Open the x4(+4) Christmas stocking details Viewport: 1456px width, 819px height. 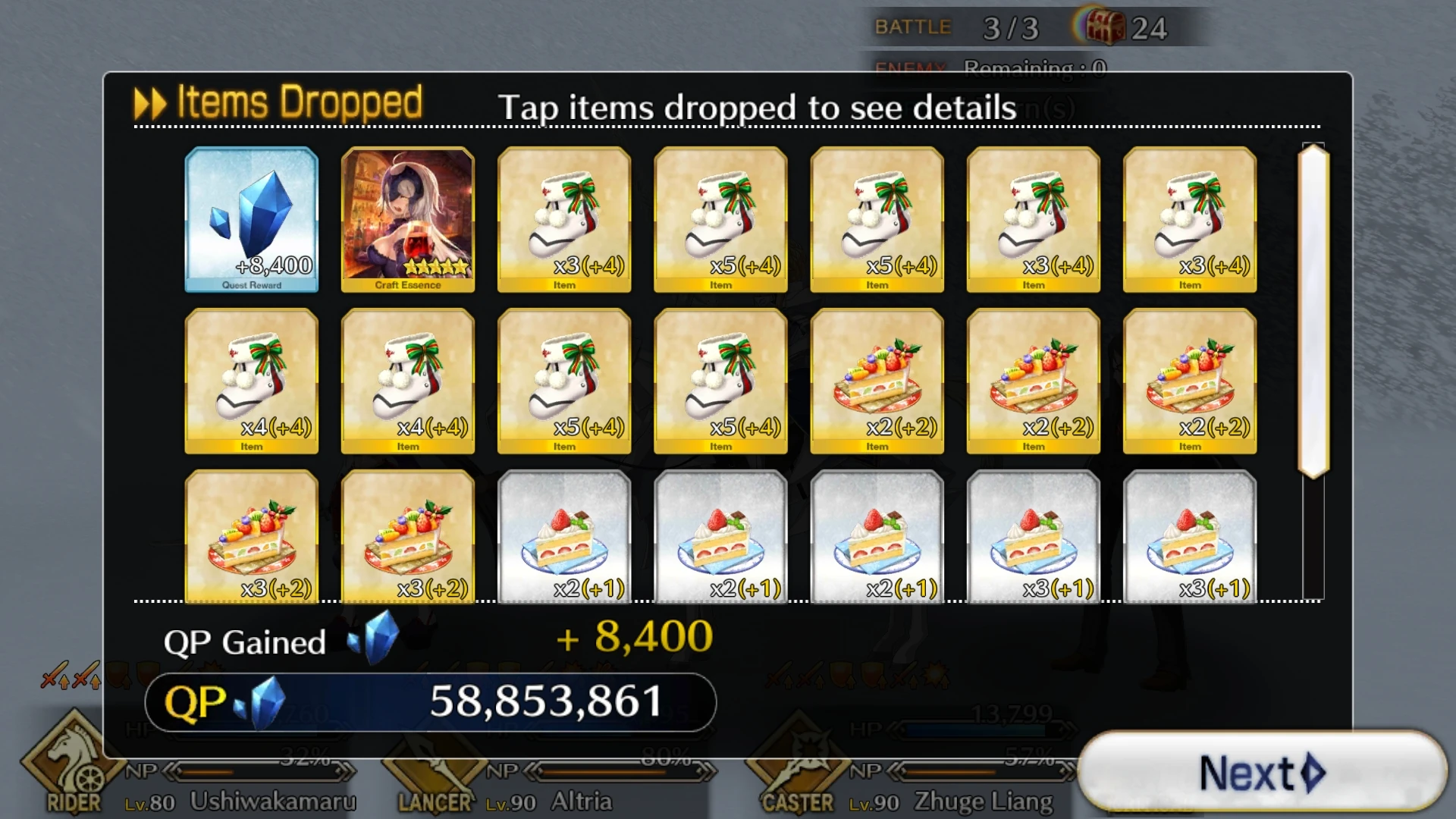pyautogui.click(x=252, y=381)
